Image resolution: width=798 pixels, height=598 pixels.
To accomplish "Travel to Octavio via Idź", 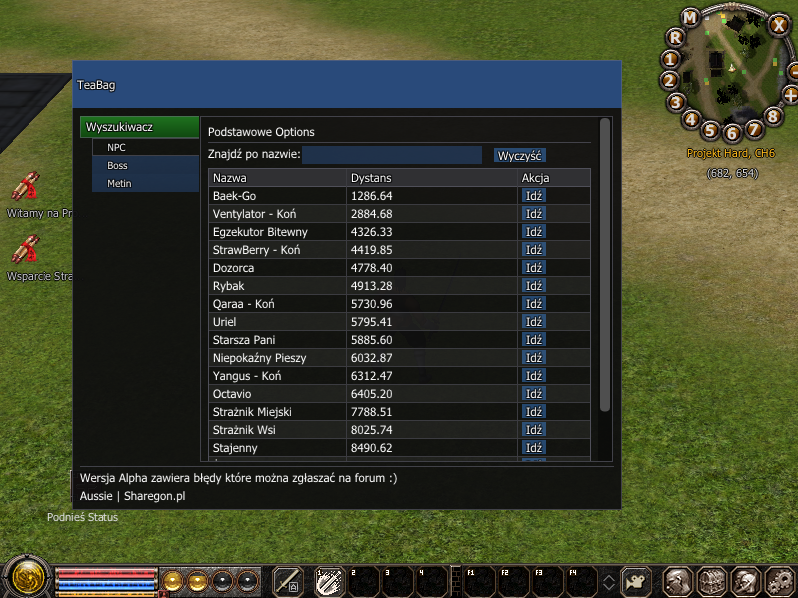I will click(534, 394).
